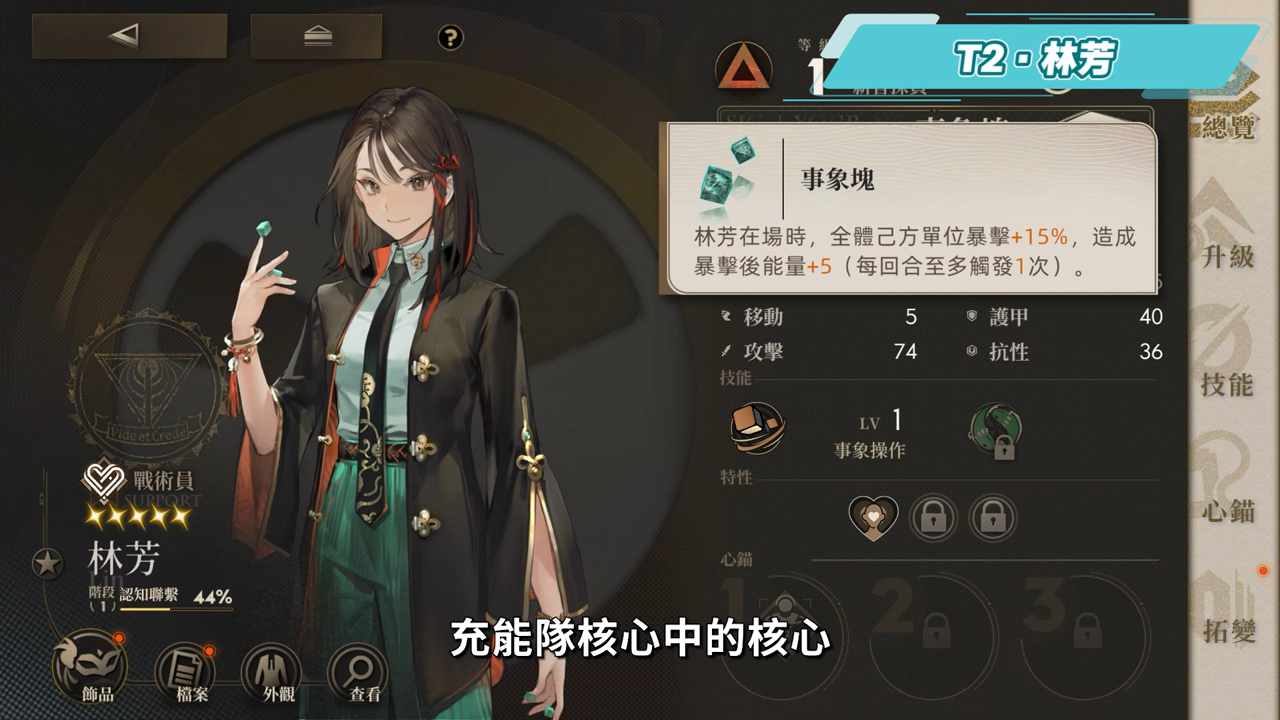Image resolution: width=1280 pixels, height=720 pixels.
Task: Select the 事象操作 skill icon
Action: point(758,428)
